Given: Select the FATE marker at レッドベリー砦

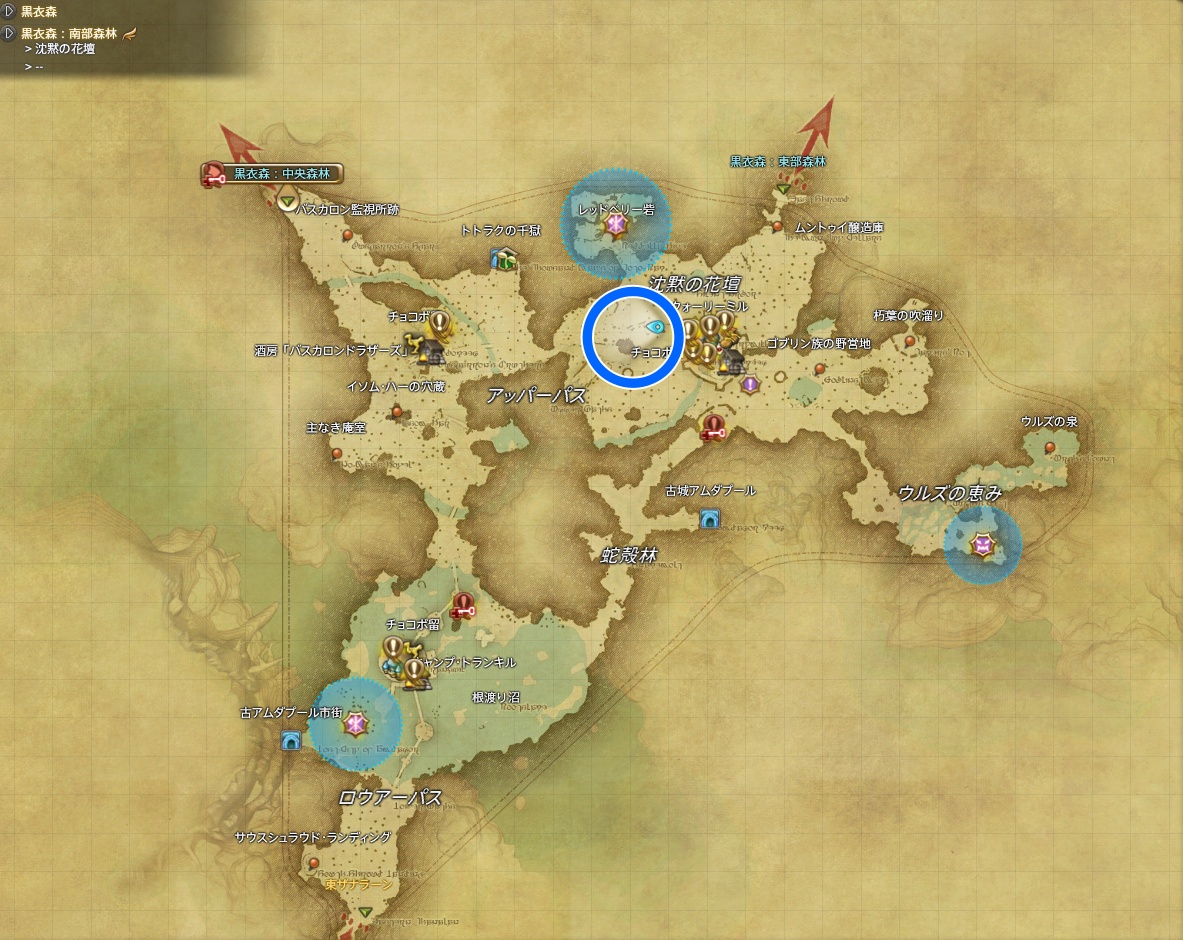Looking at the screenshot, I should coord(615,227).
